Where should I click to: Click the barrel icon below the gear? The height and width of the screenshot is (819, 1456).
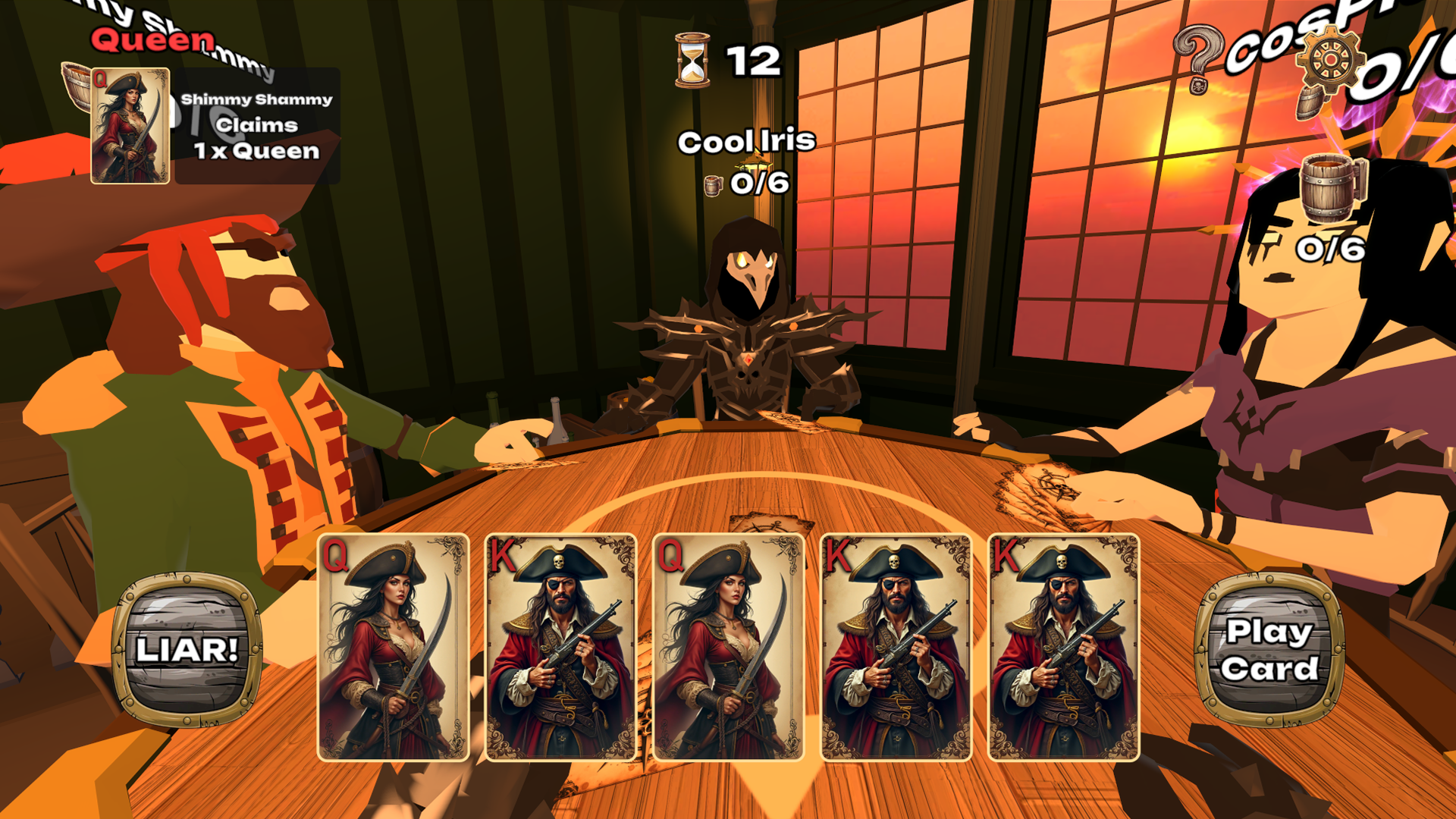click(x=1310, y=102)
